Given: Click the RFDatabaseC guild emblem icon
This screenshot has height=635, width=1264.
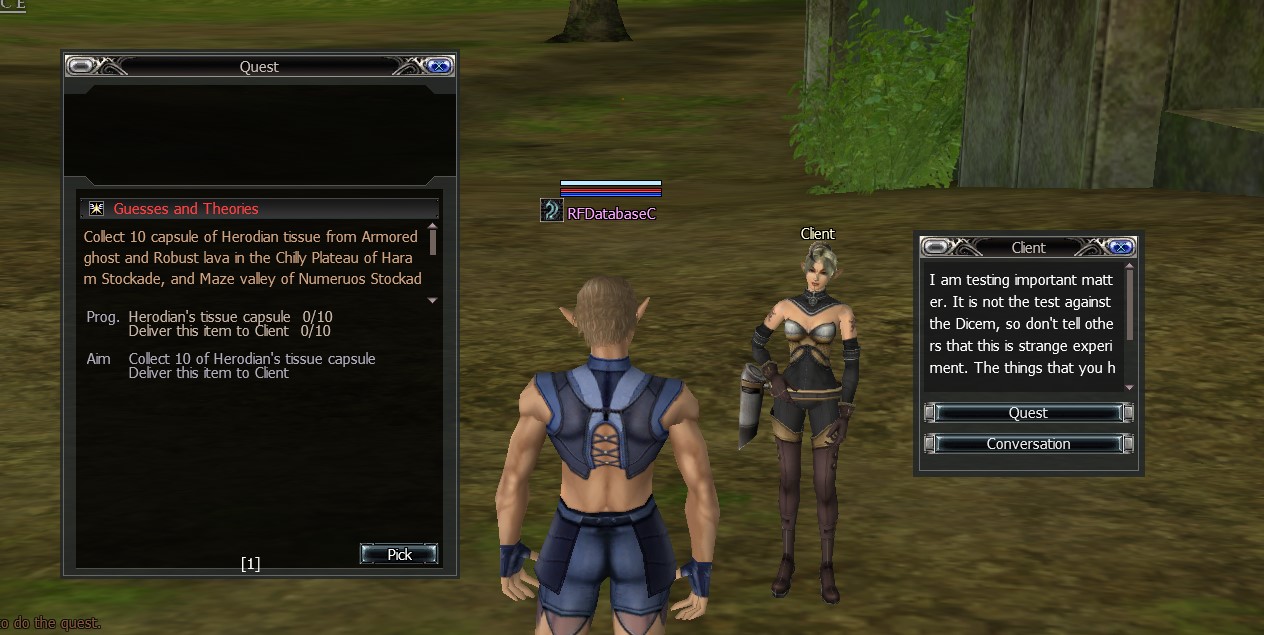Looking at the screenshot, I should pyautogui.click(x=552, y=211).
